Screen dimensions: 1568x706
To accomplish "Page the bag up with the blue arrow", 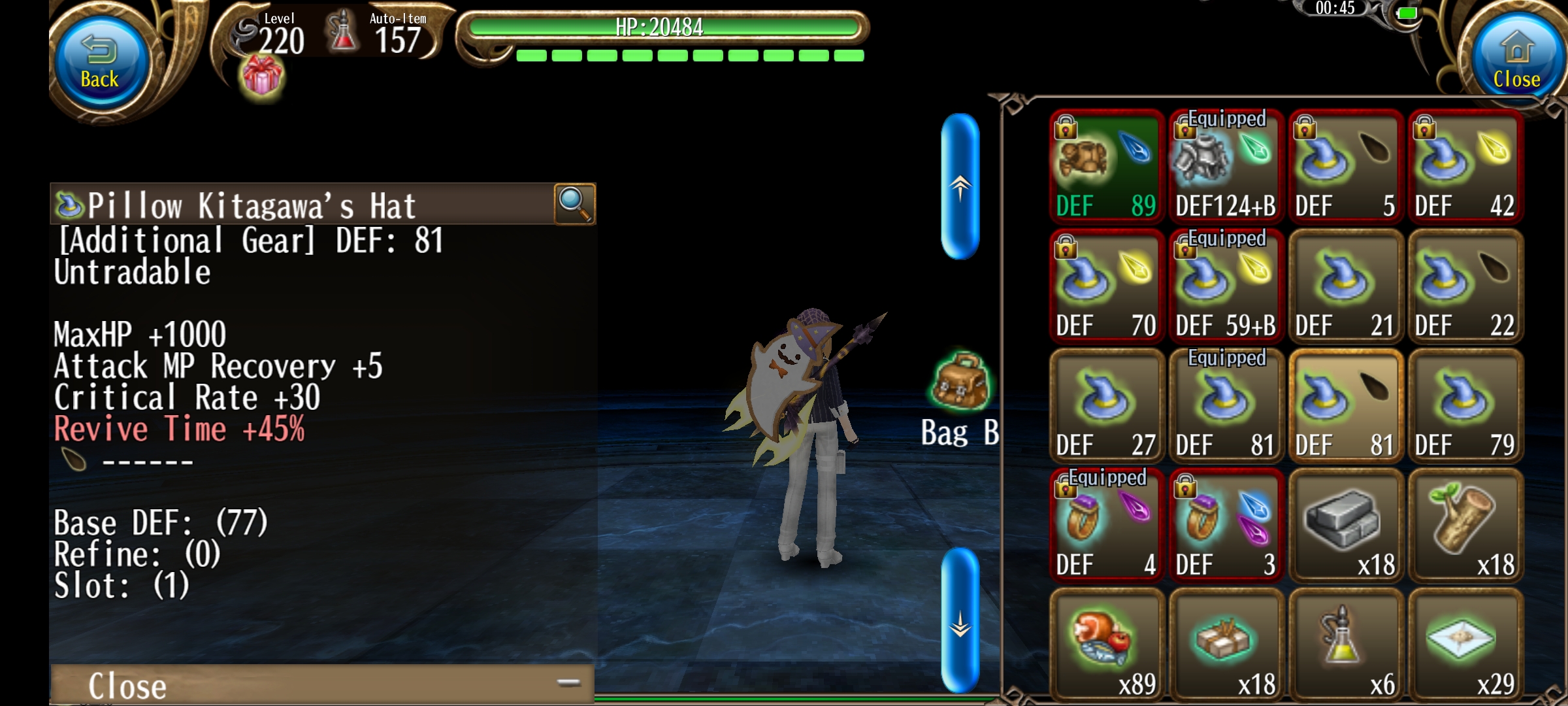I will pos(960,187).
